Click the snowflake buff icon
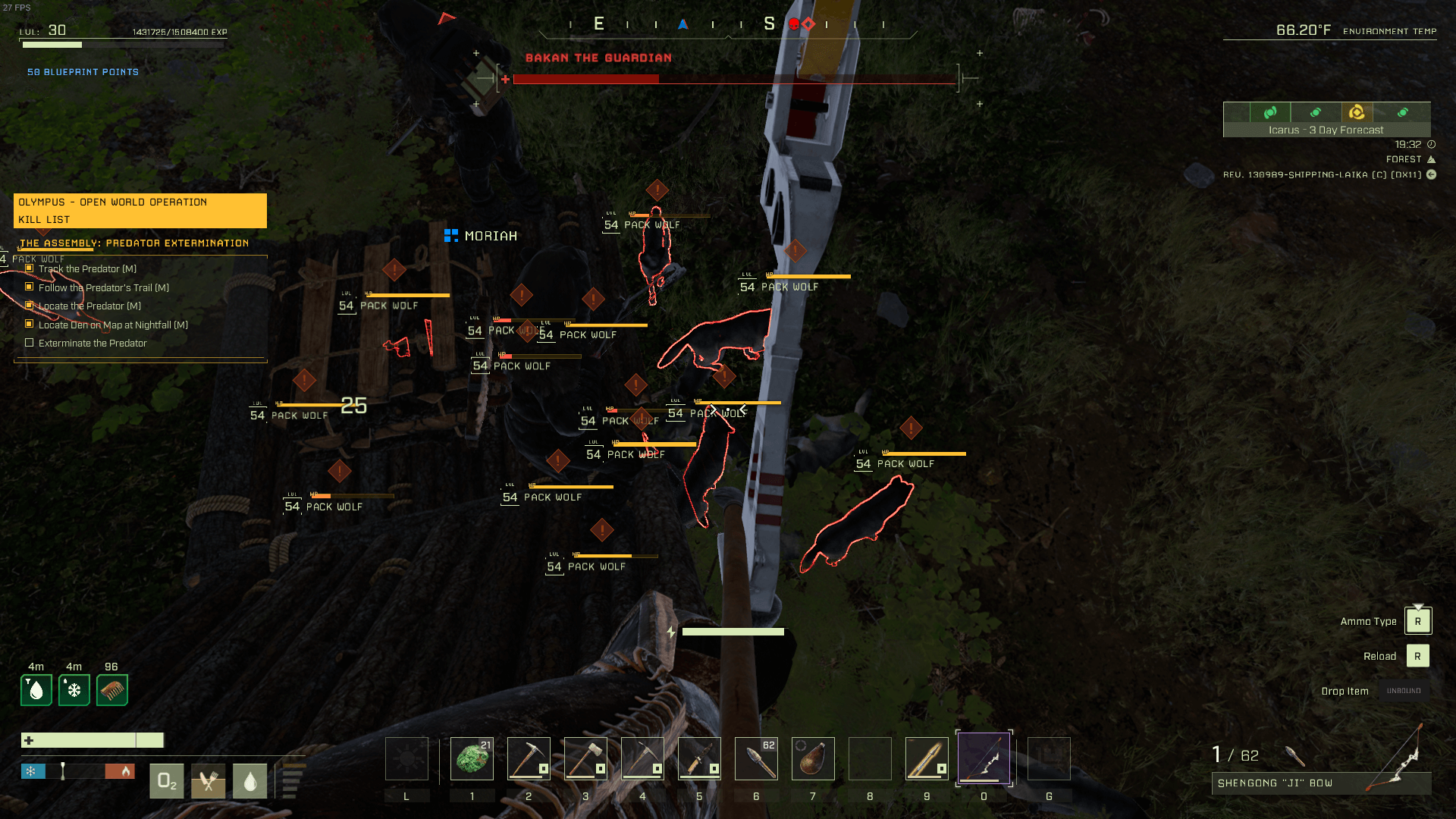 (x=74, y=690)
